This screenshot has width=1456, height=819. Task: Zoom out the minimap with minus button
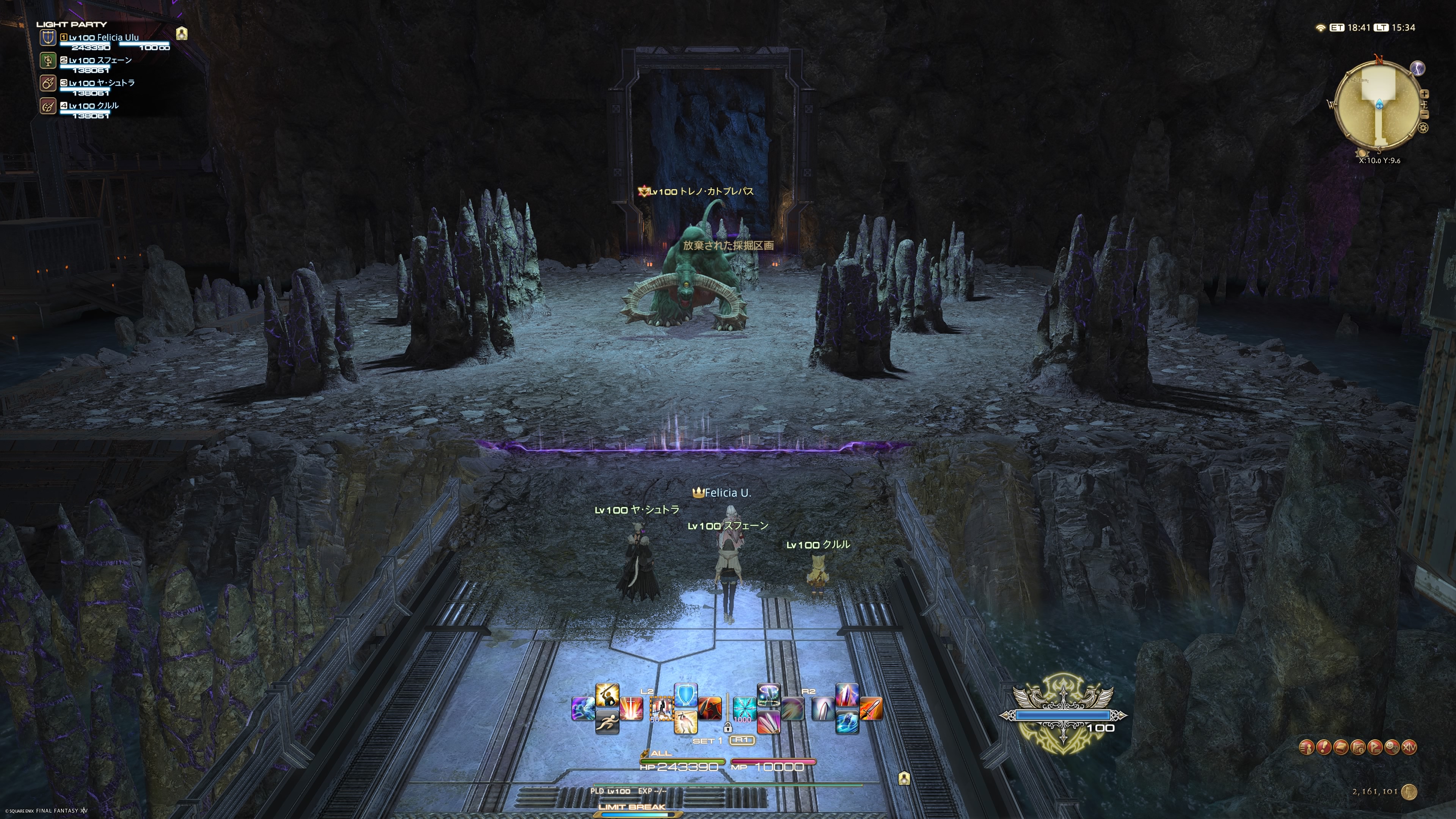pyautogui.click(x=1425, y=115)
